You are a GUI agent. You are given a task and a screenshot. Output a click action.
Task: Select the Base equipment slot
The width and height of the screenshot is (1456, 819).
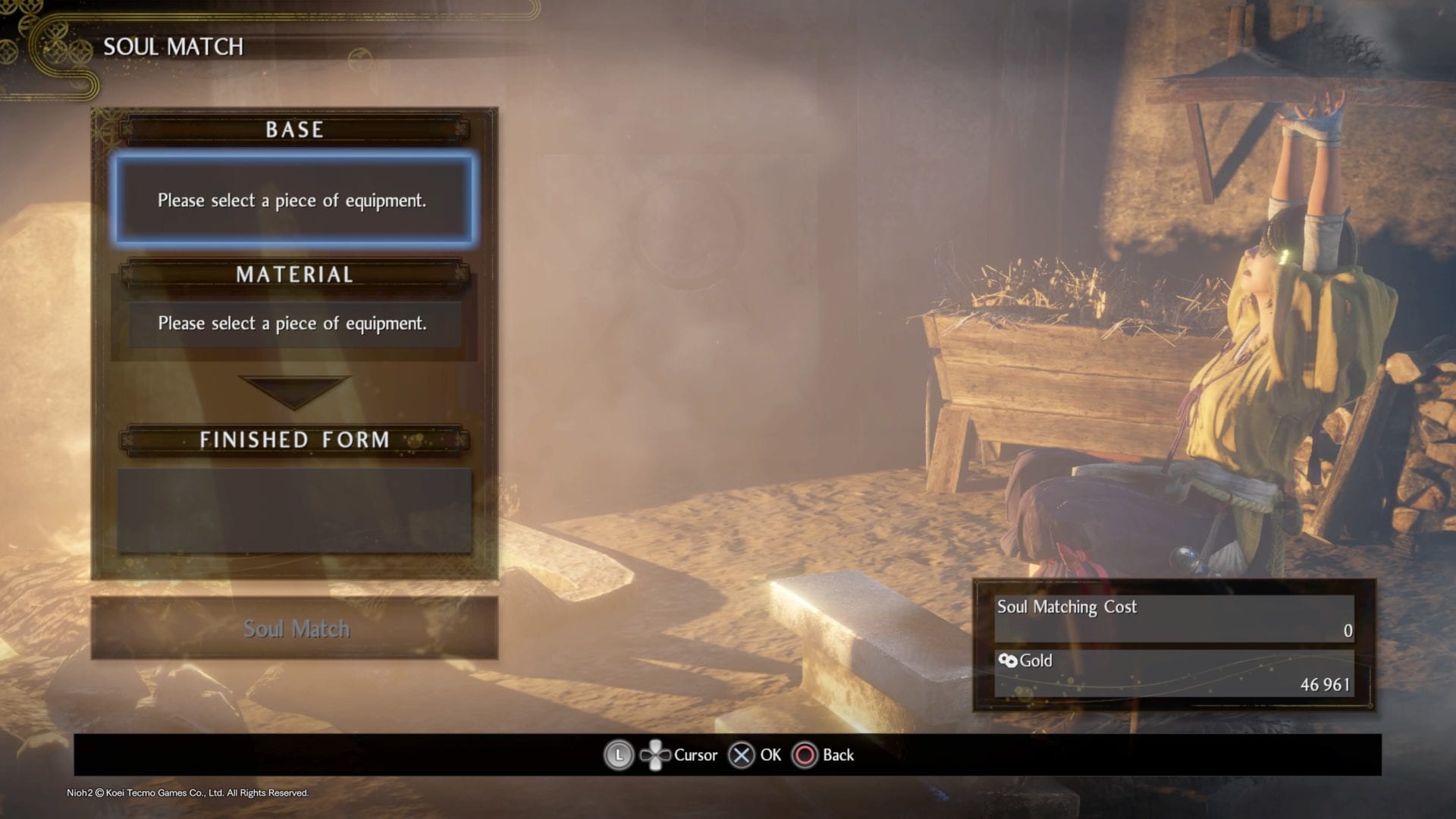(293, 200)
